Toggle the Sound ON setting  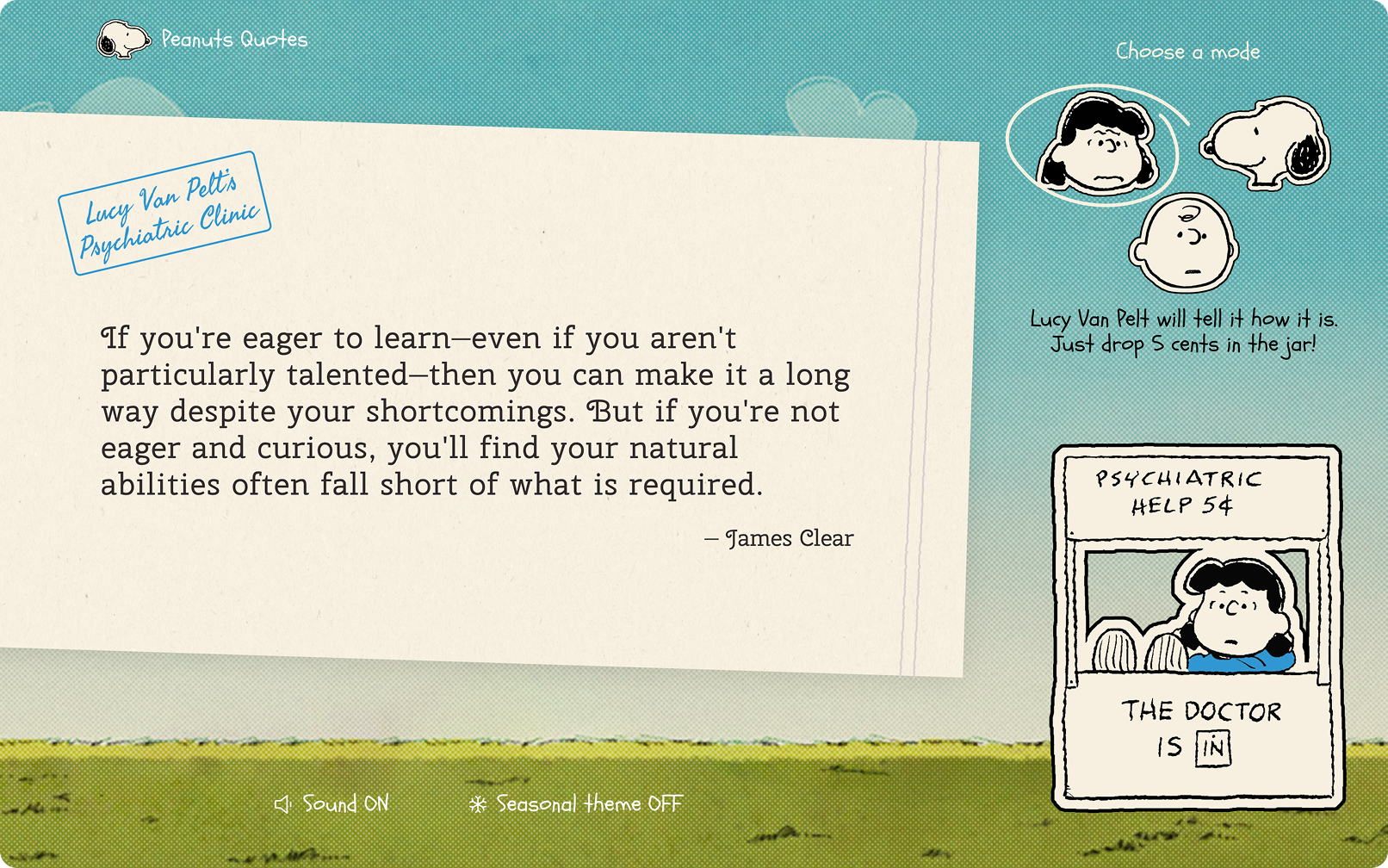(x=332, y=804)
